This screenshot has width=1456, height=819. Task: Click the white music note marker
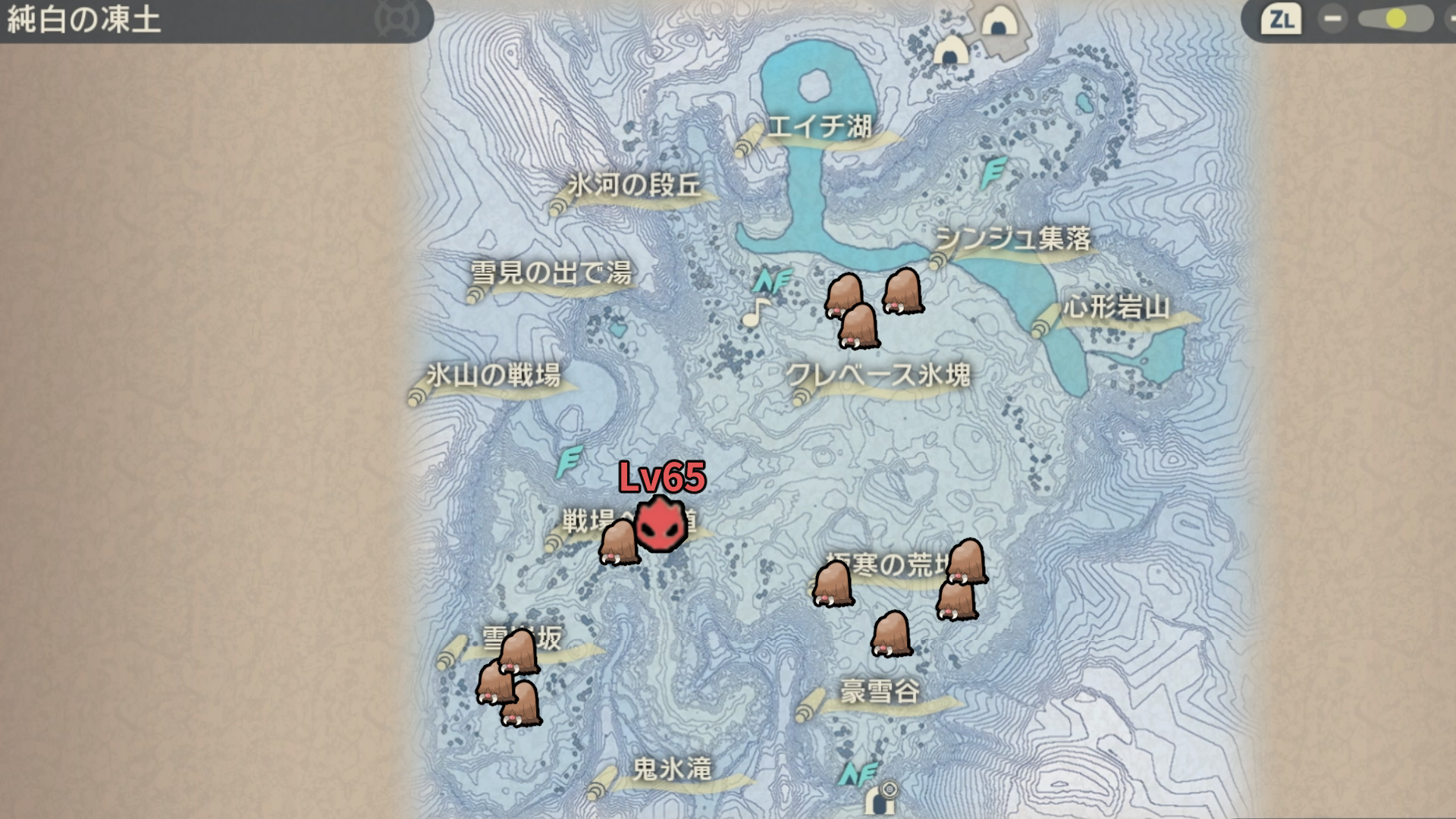(755, 312)
